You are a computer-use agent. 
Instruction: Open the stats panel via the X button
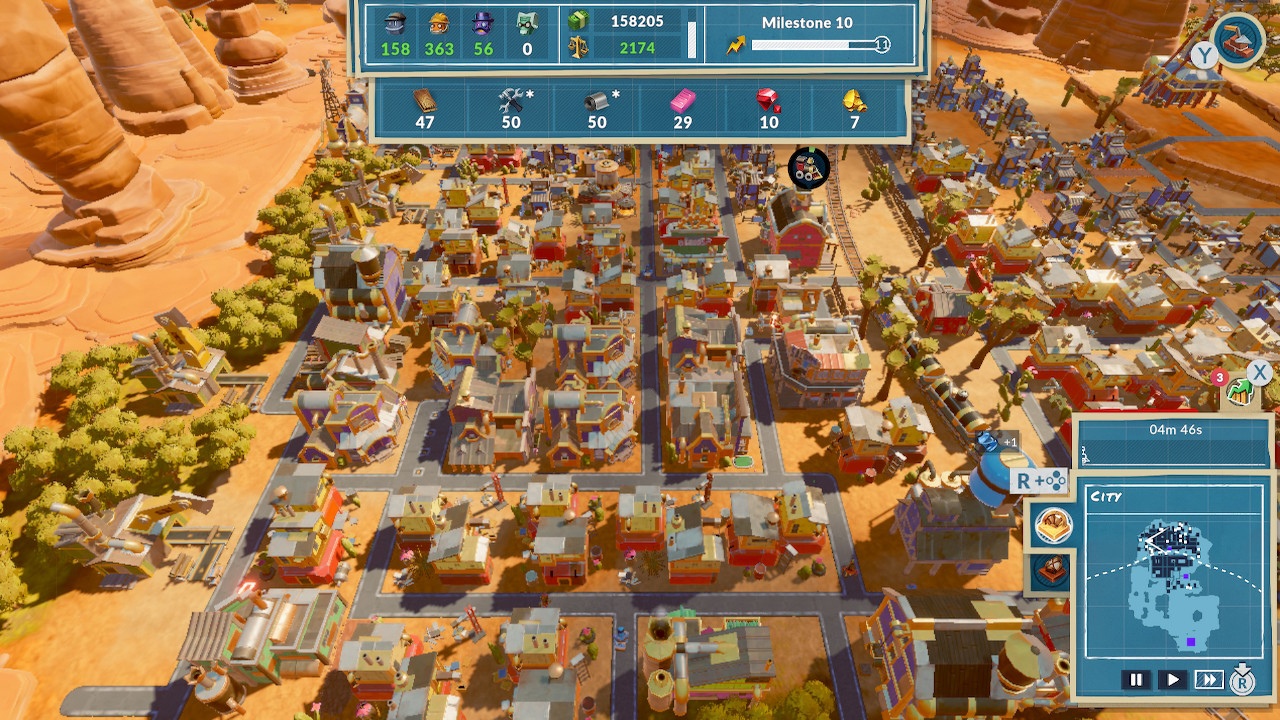pyautogui.click(x=1257, y=372)
